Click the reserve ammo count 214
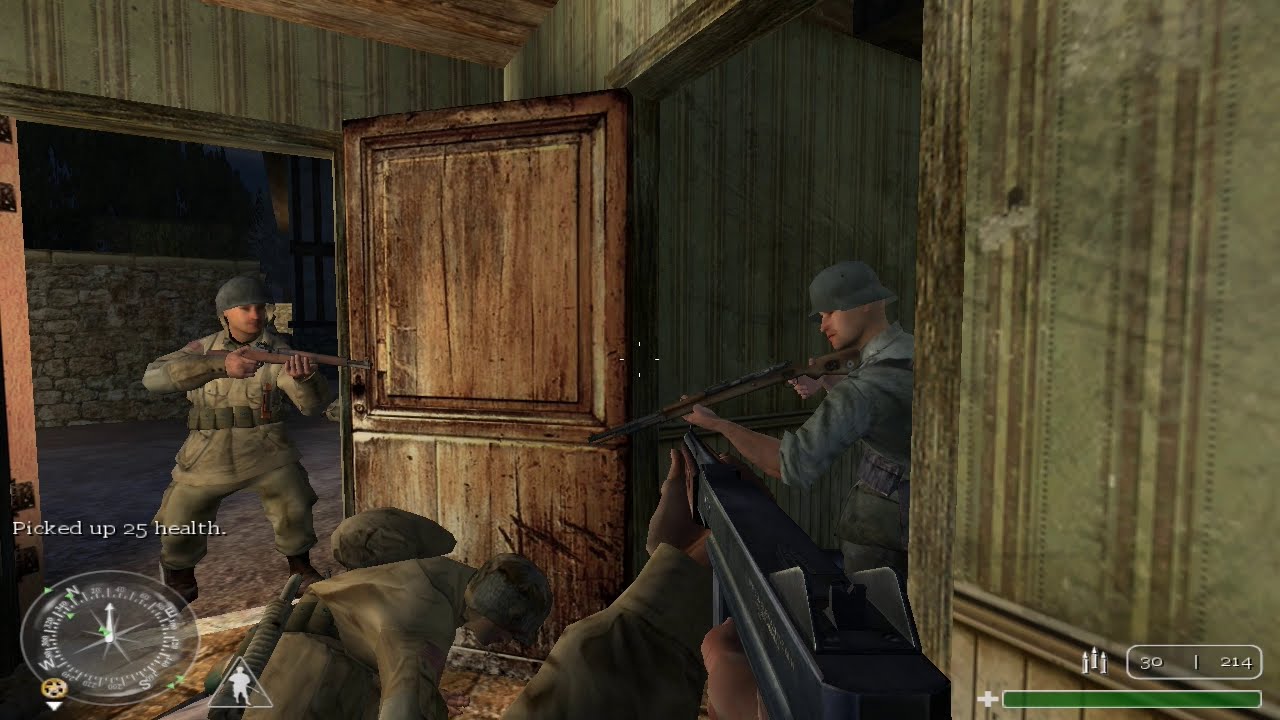Screen dimensions: 1280x720 coord(1237,662)
